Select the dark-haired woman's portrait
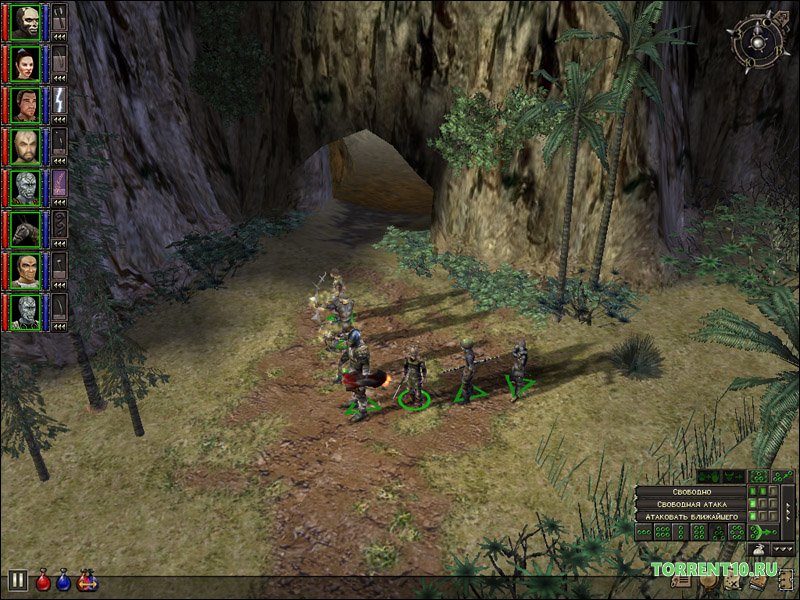The image size is (800, 600). (x=25, y=63)
